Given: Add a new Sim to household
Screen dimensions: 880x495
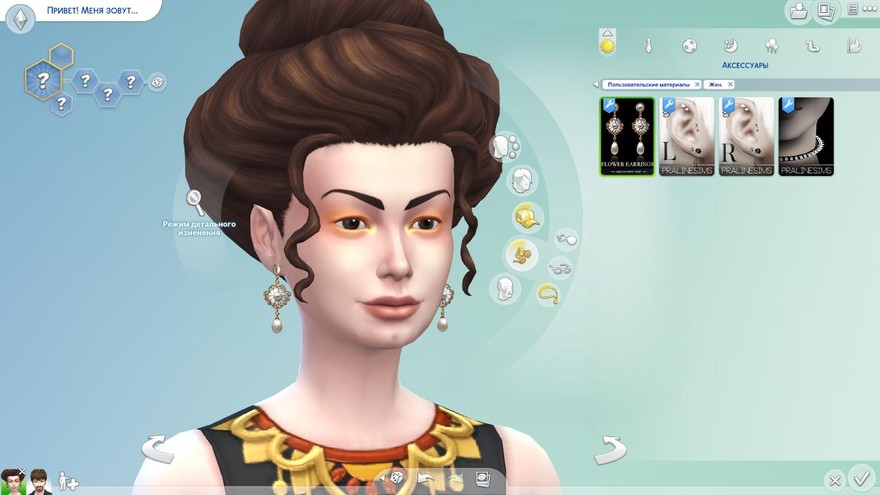Looking at the screenshot, I should [x=68, y=481].
